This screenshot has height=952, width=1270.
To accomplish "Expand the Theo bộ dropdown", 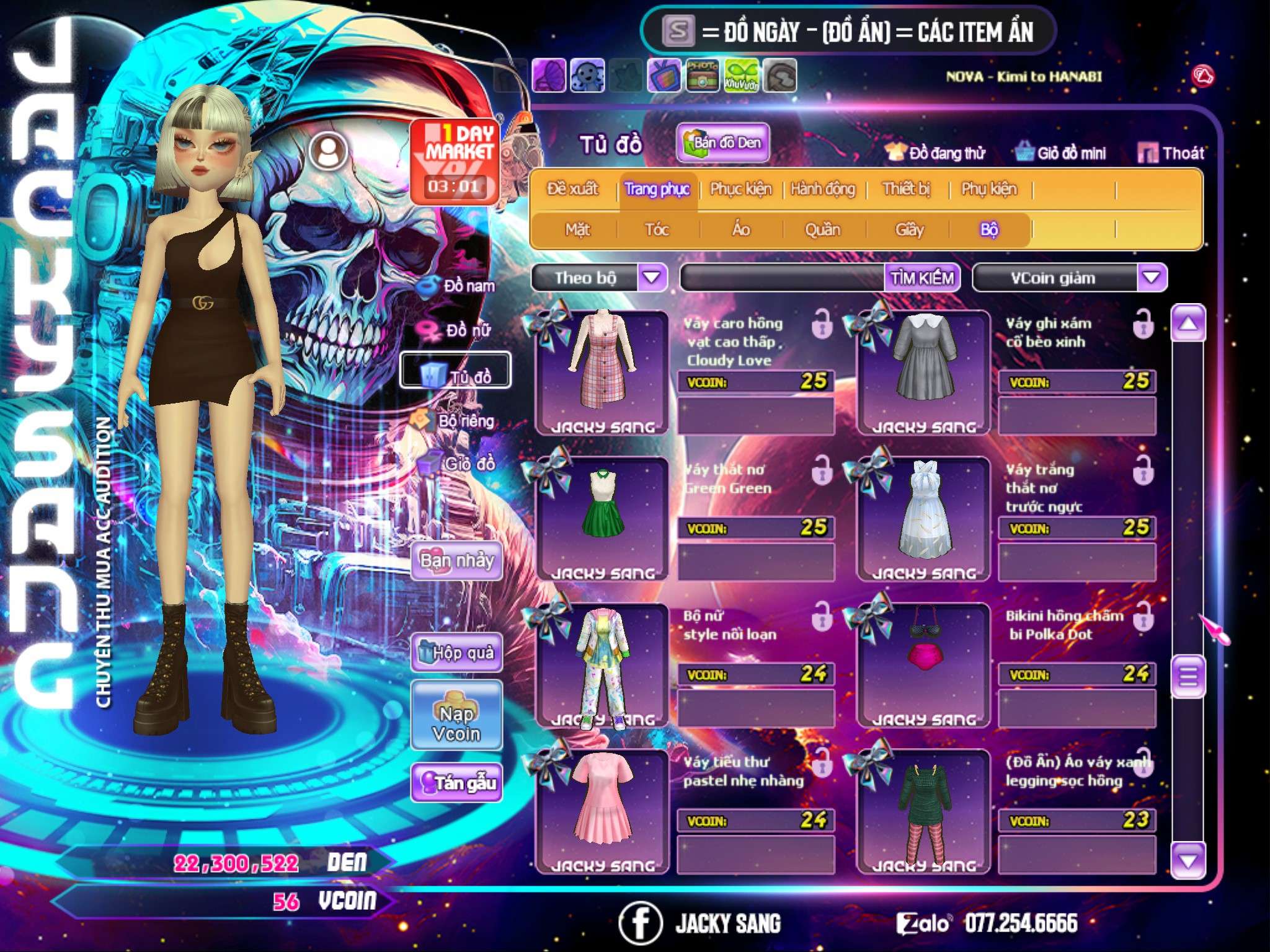I will pyautogui.click(x=652, y=277).
